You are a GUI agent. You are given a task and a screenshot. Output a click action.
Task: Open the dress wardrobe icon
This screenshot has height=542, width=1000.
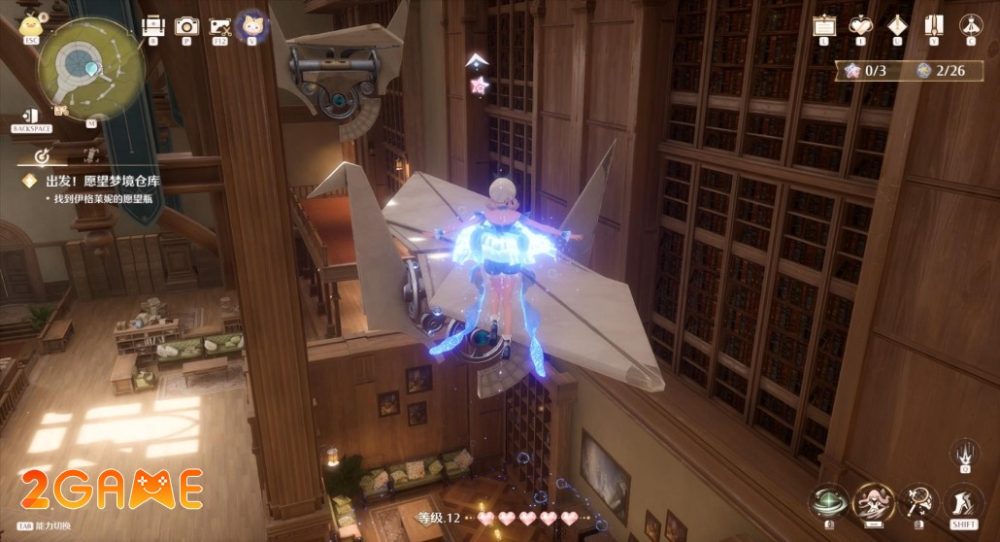[969, 25]
